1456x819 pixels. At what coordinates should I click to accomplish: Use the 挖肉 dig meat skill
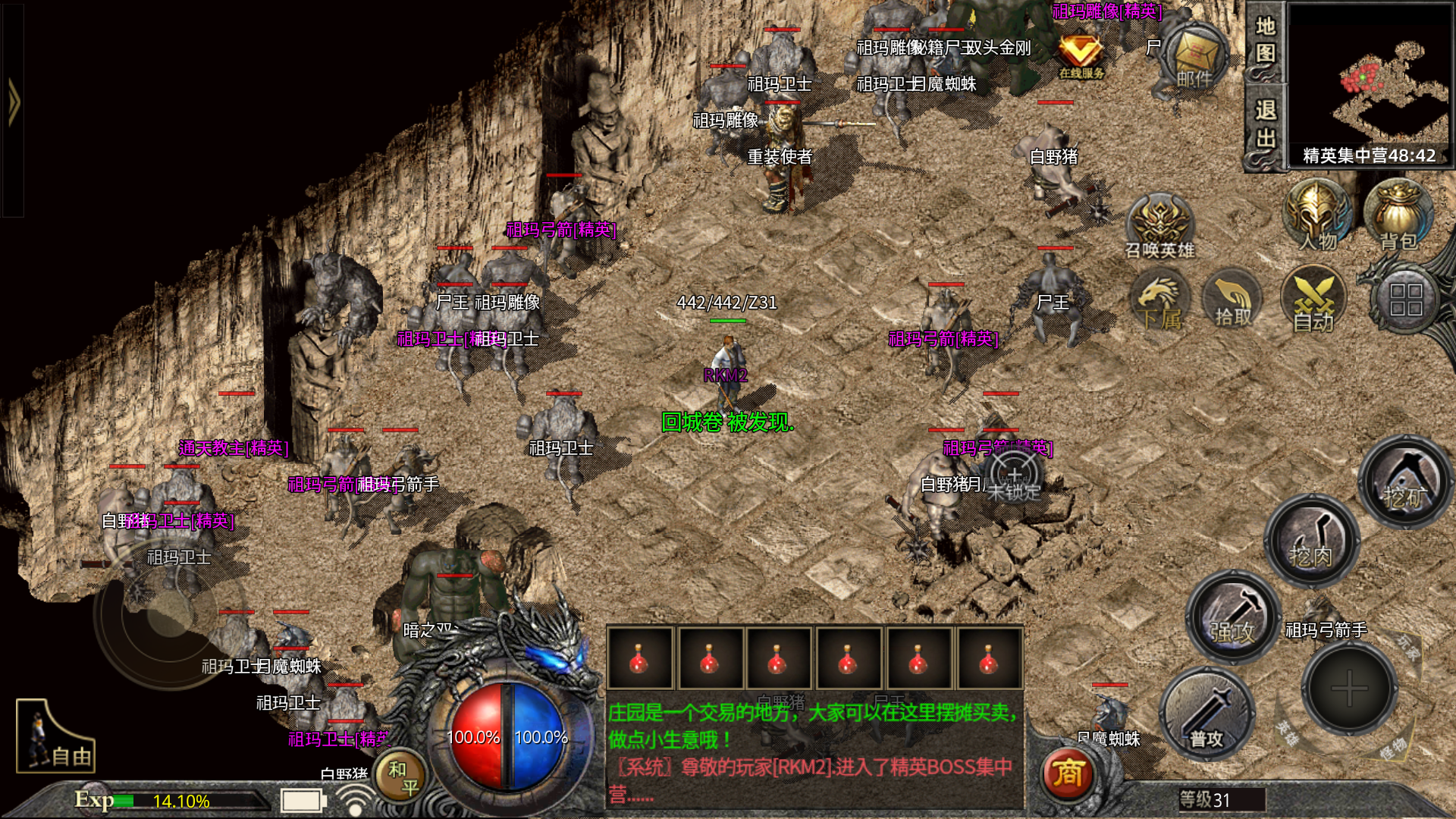(x=1311, y=541)
